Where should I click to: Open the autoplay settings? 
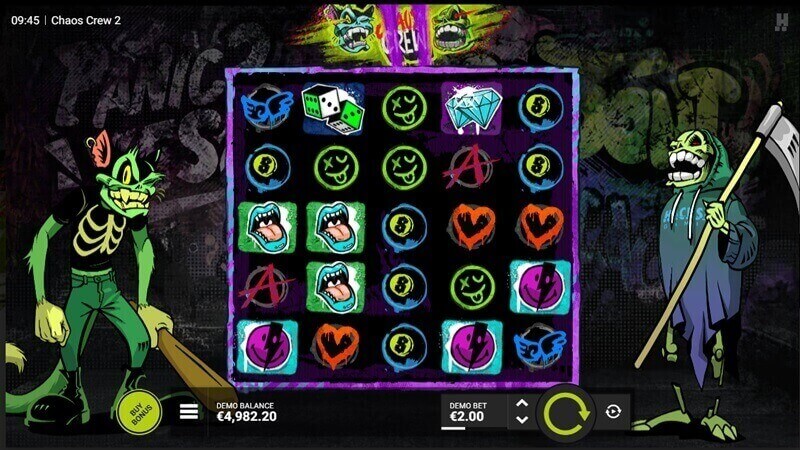click(614, 411)
